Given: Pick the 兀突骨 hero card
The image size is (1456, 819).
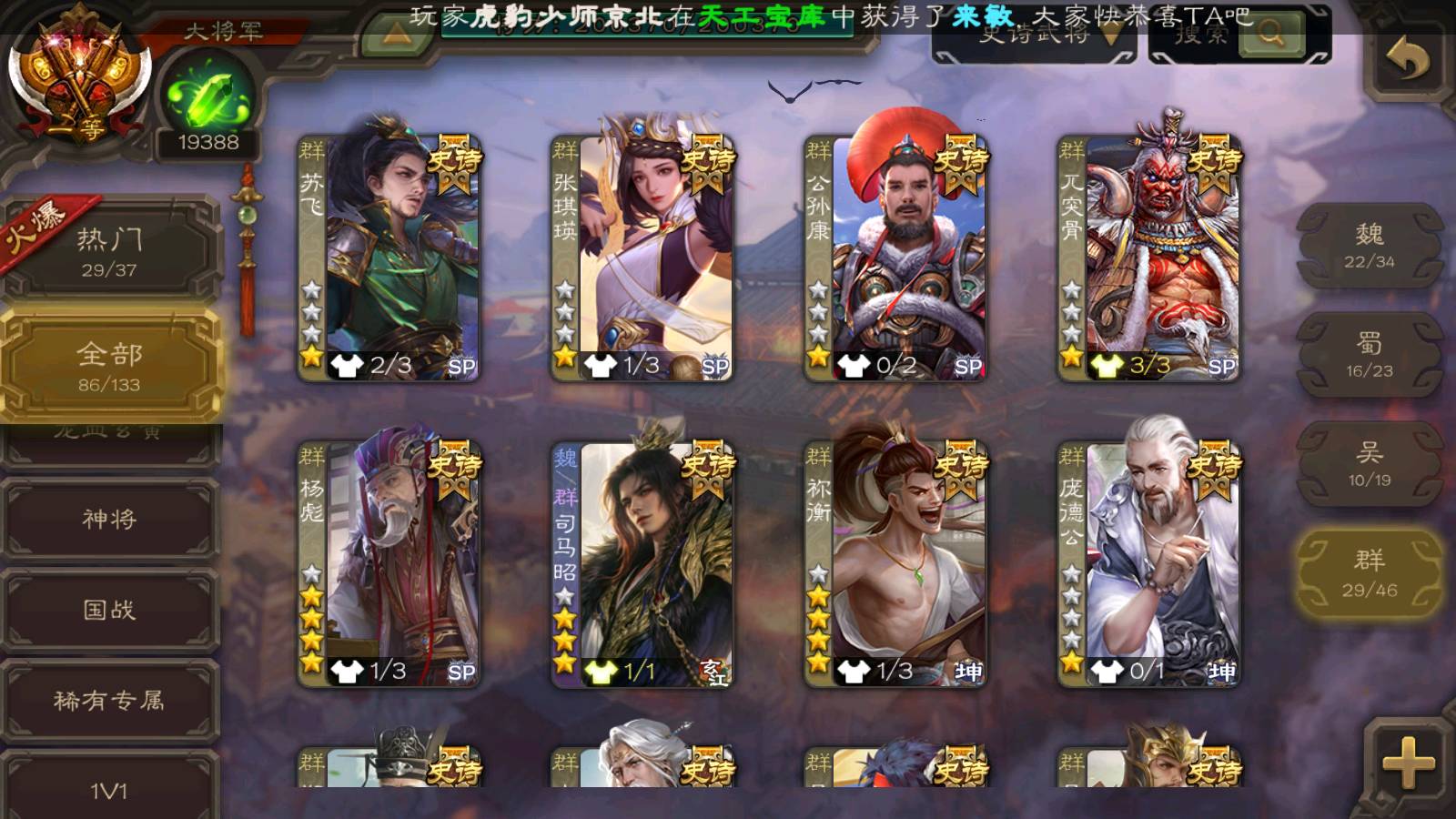Looking at the screenshot, I should click(1149, 257).
